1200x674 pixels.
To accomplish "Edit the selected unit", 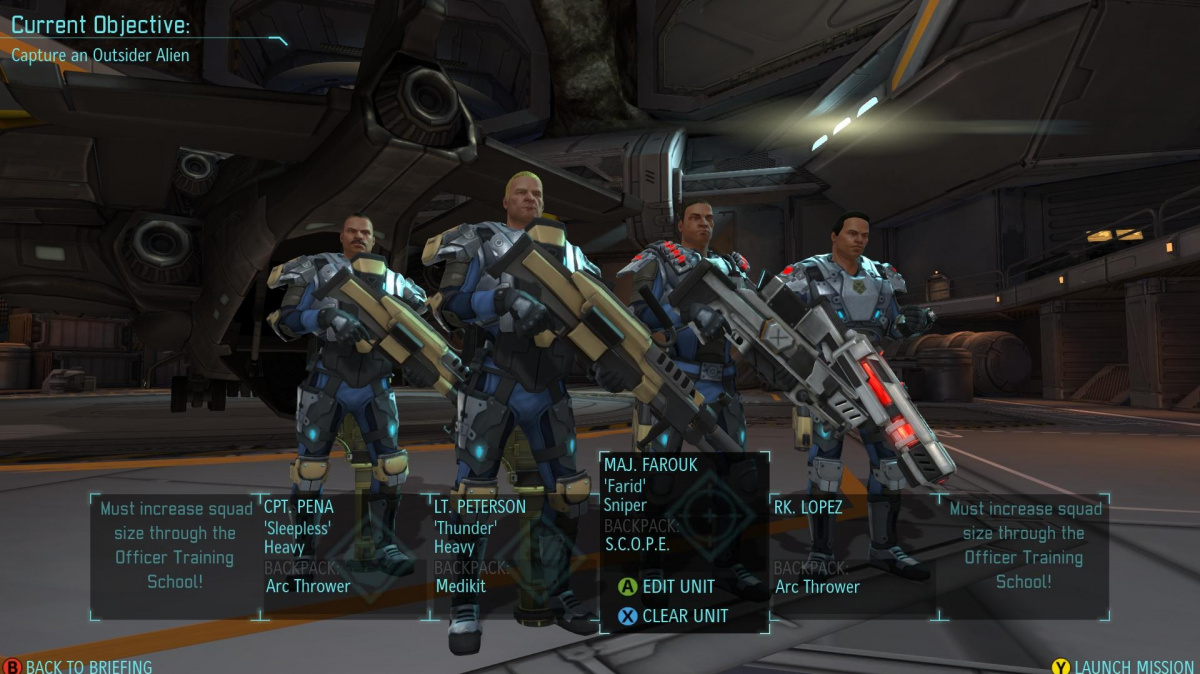I will [667, 587].
